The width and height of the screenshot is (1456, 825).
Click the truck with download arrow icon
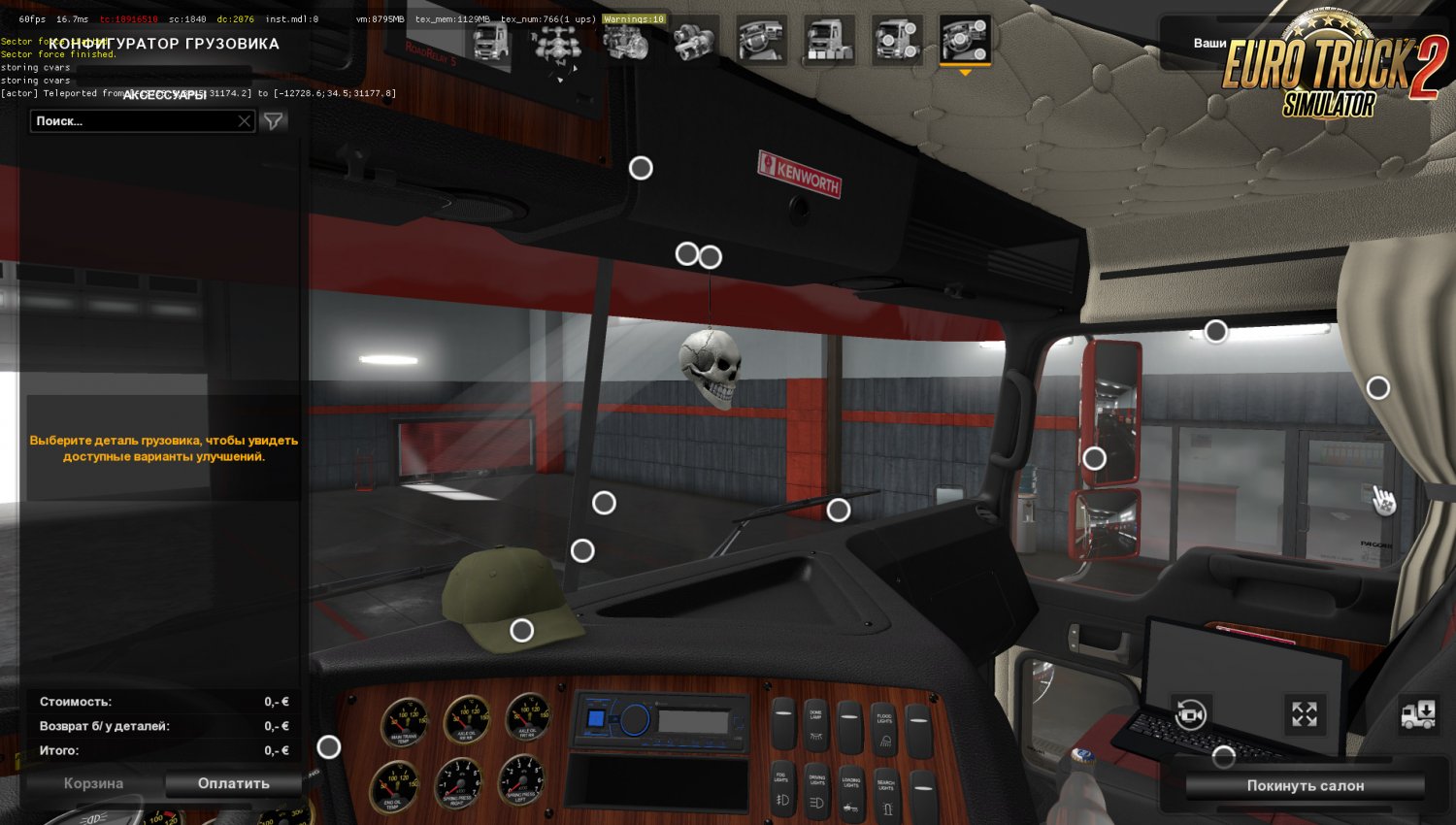coord(1418,715)
